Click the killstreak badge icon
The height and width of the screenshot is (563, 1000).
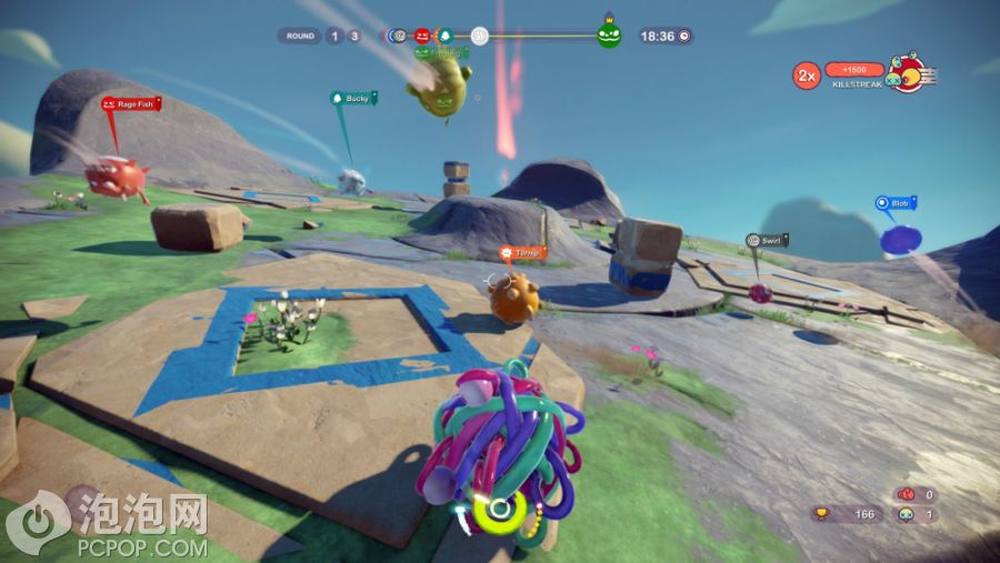(x=908, y=73)
